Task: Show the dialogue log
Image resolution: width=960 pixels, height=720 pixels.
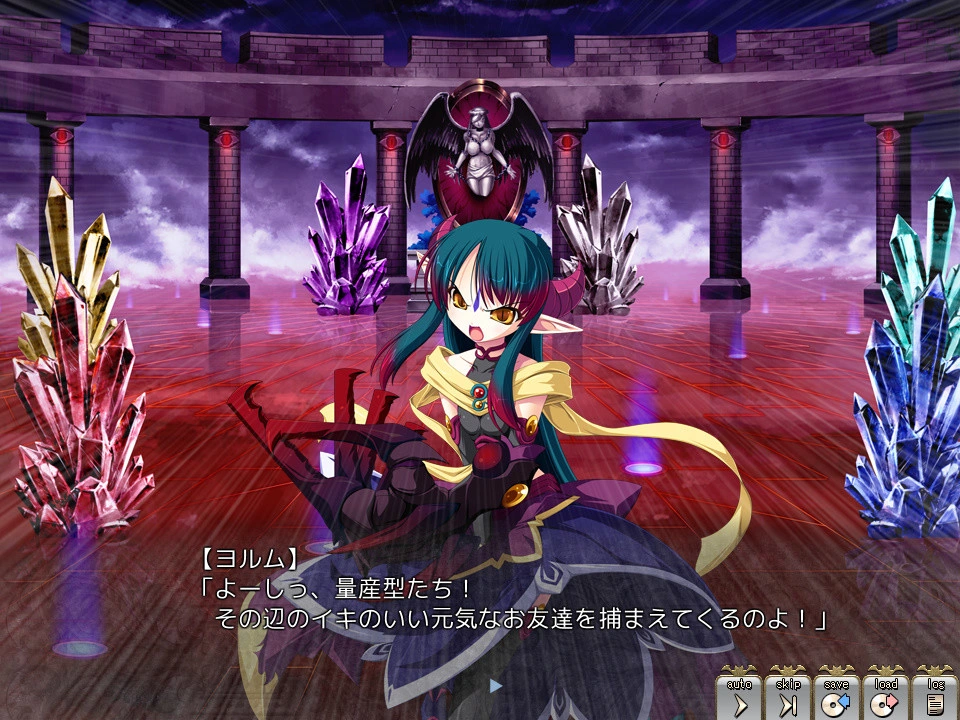Action: click(x=935, y=697)
